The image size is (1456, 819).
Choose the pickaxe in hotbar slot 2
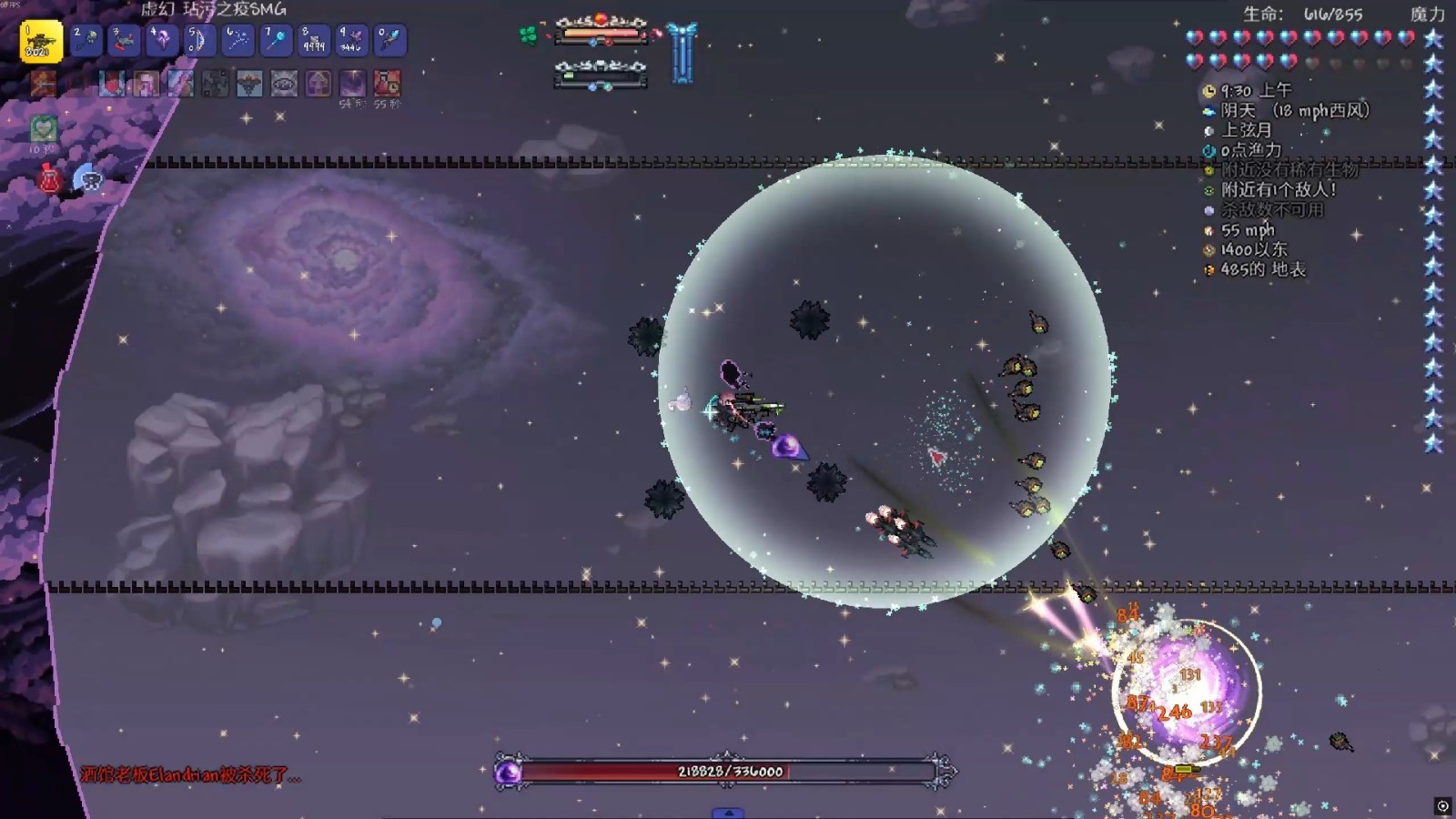[86, 40]
